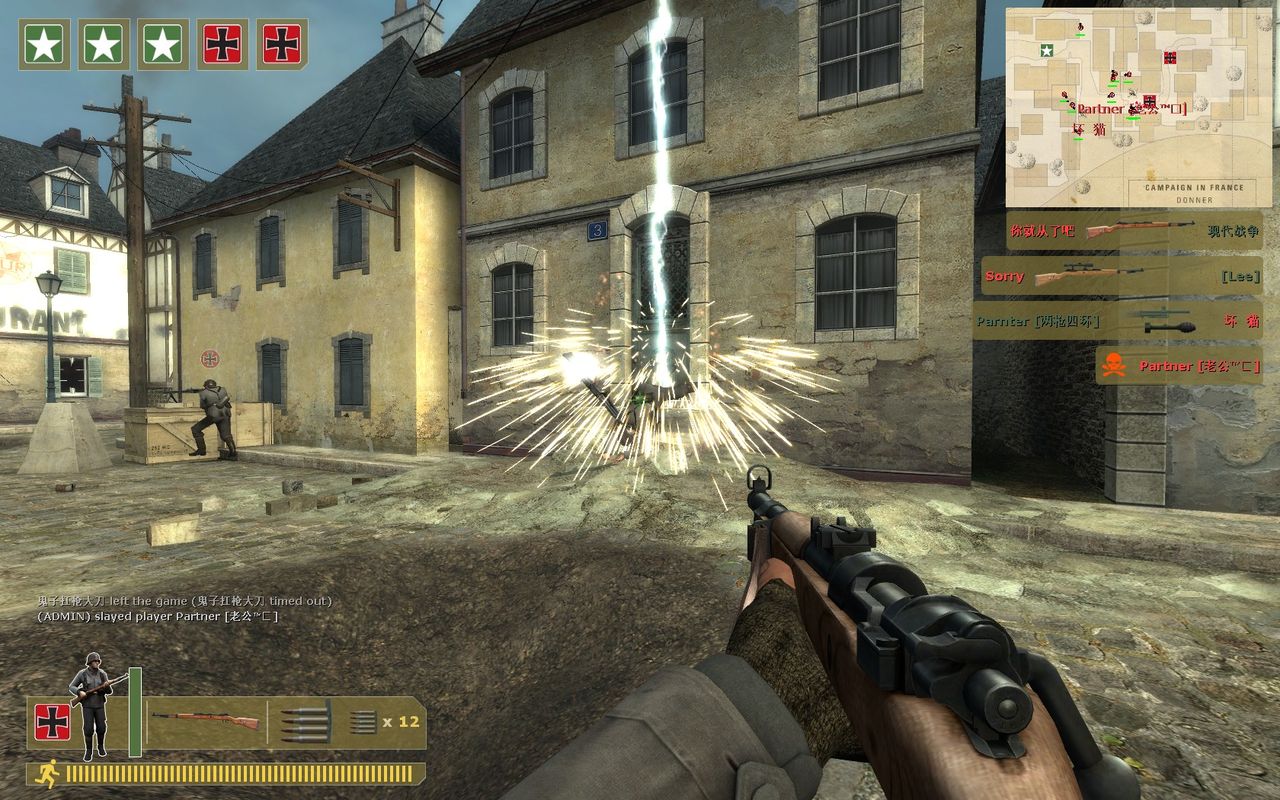Screen dimensions: 1280x800
Task: Click the Axis iron cross beside the weapon panel
Action: (53, 722)
